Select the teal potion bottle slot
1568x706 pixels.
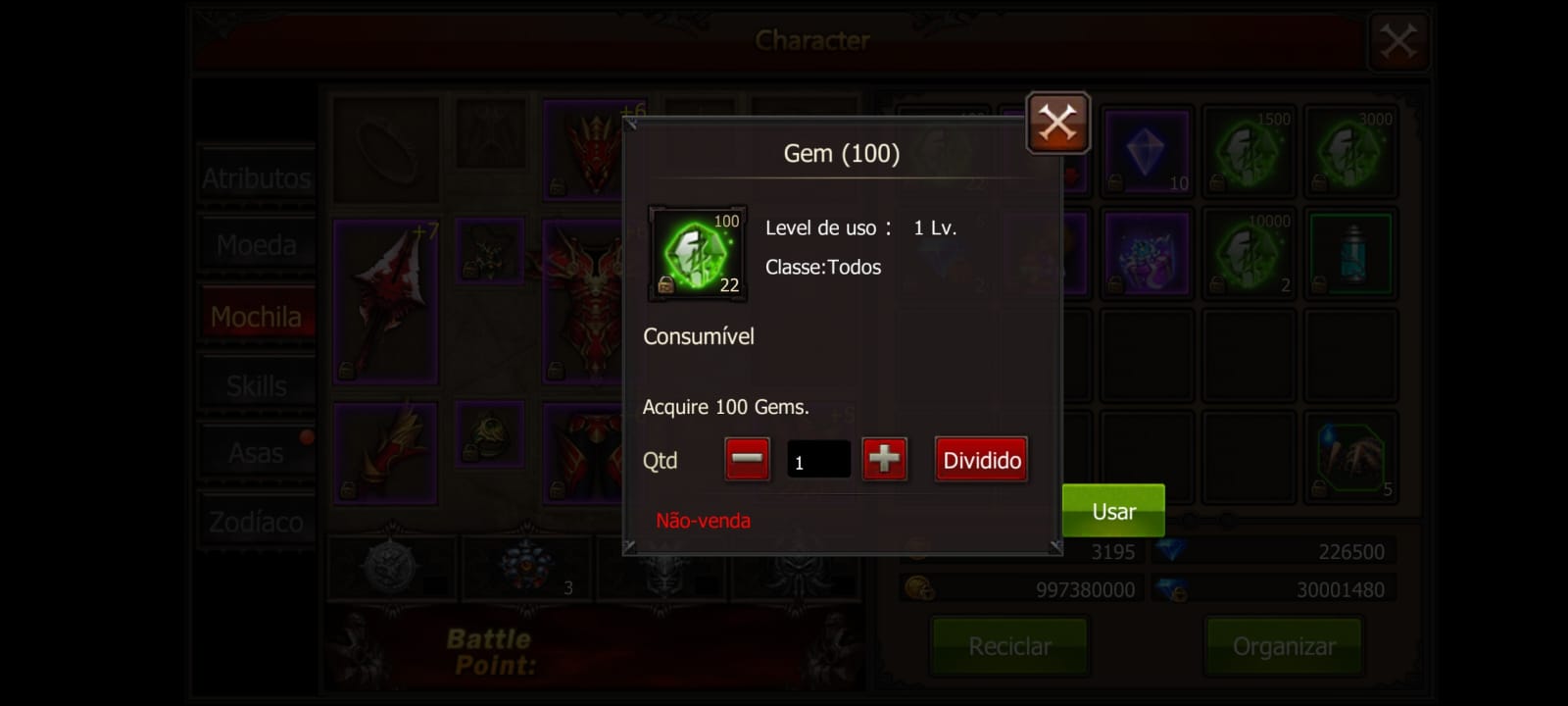pos(1350,253)
